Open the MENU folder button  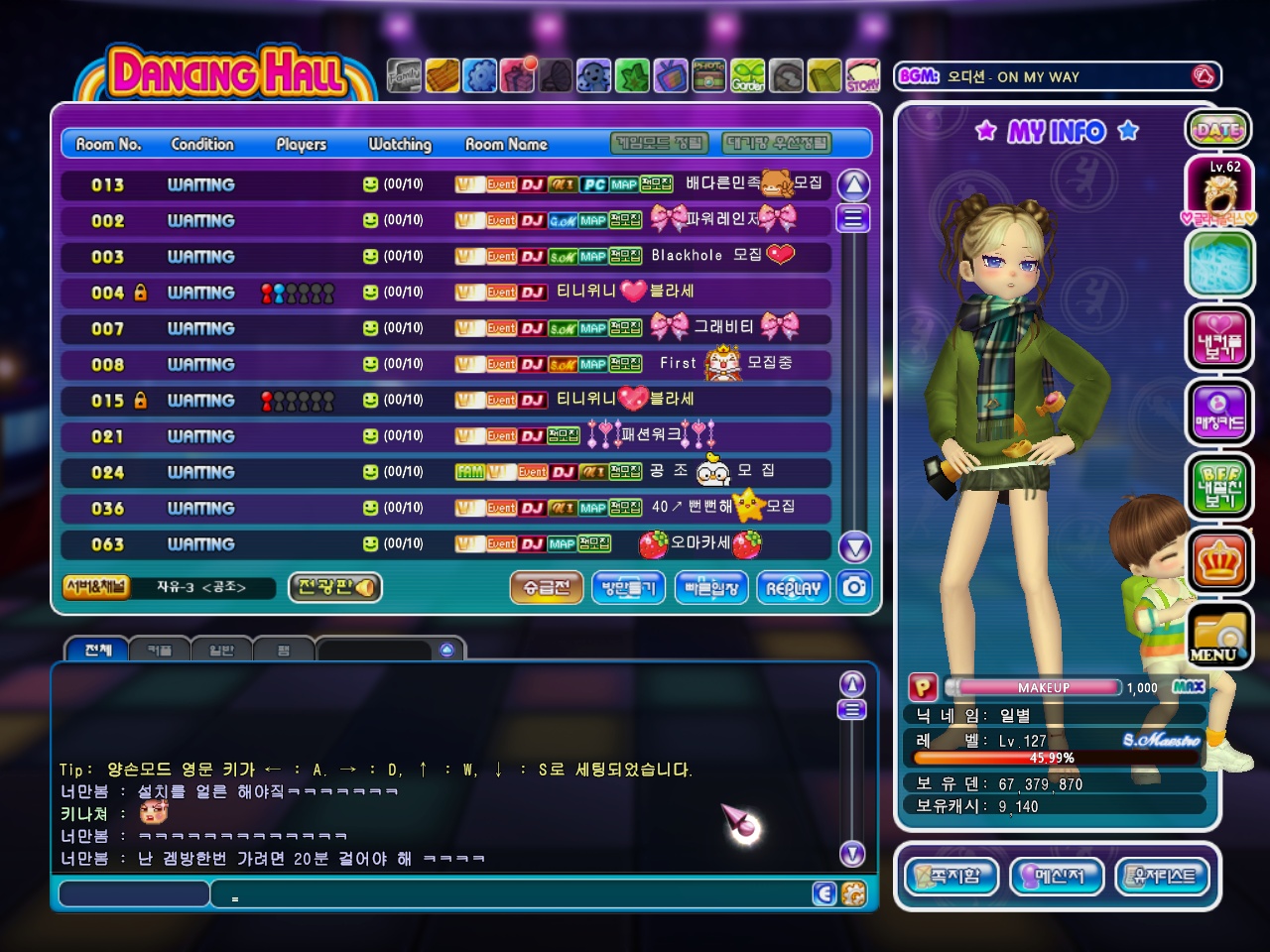click(1217, 635)
